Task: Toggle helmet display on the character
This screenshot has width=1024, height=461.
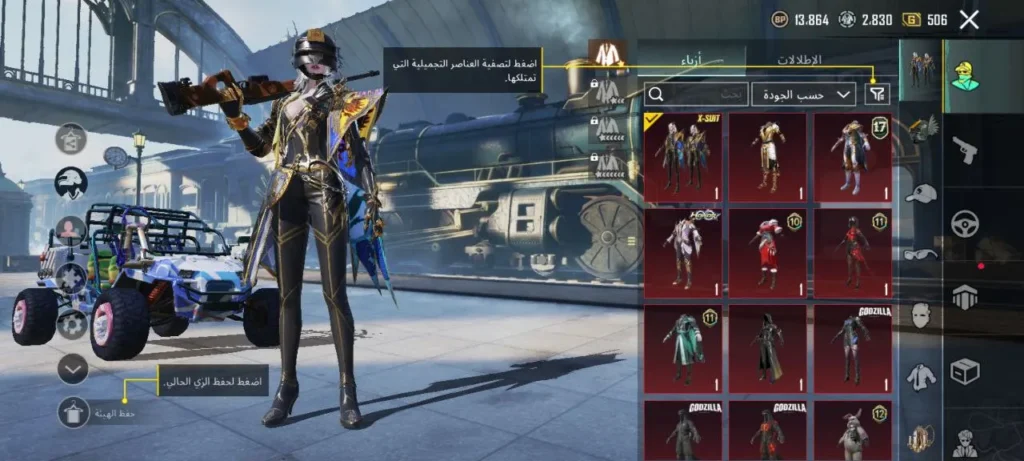Action: point(71,183)
